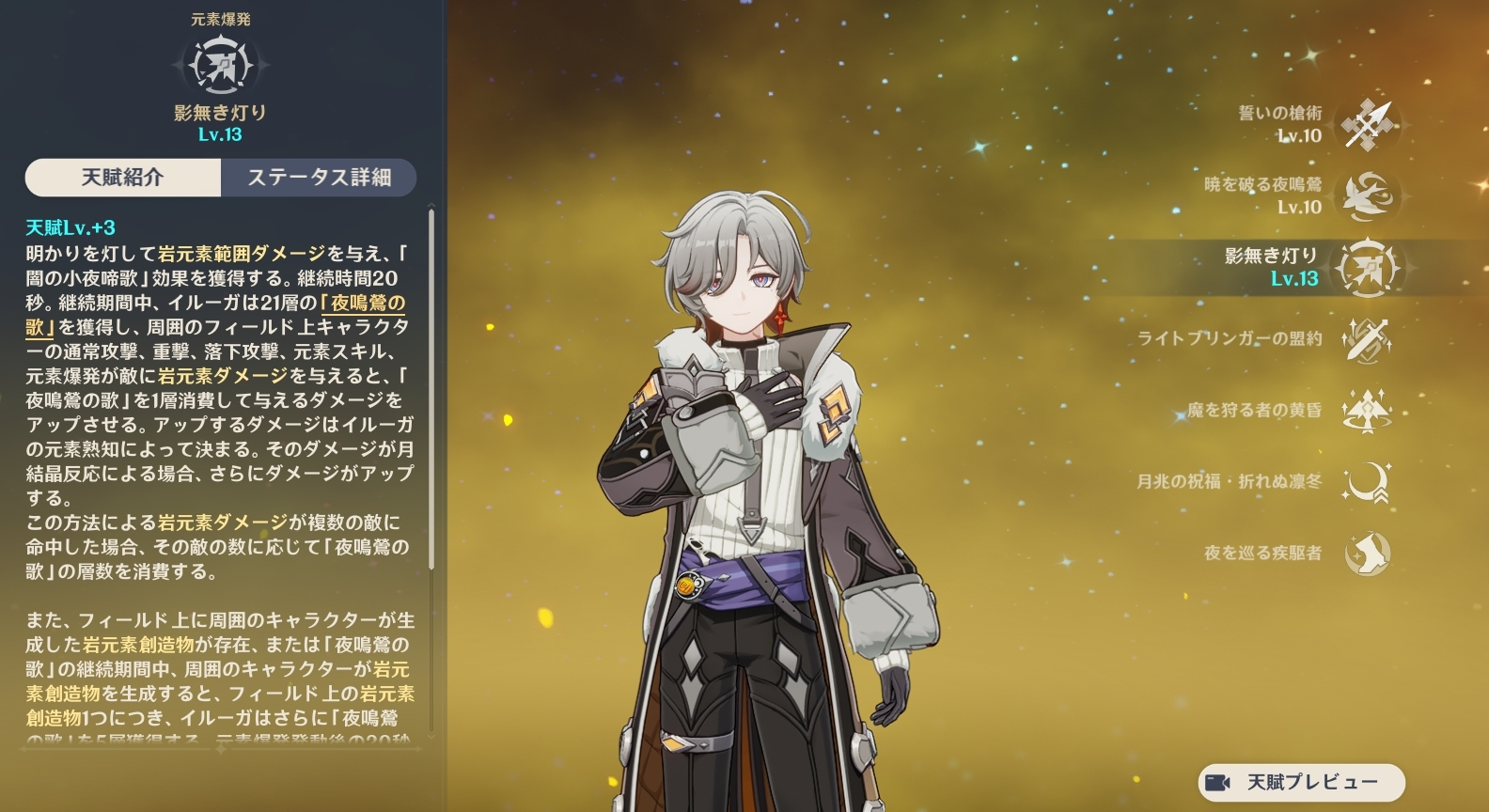Open the ライトブリンガーの盟約 passive talent
Image resolution: width=1489 pixels, height=812 pixels.
pos(1369,339)
